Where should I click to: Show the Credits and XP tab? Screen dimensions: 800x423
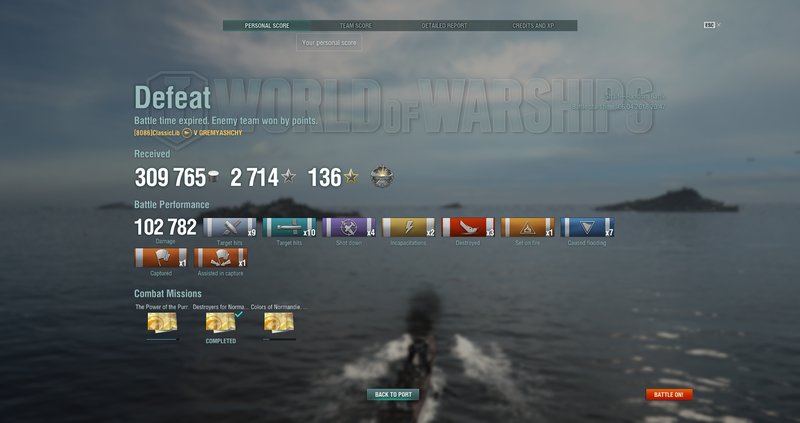tap(533, 26)
